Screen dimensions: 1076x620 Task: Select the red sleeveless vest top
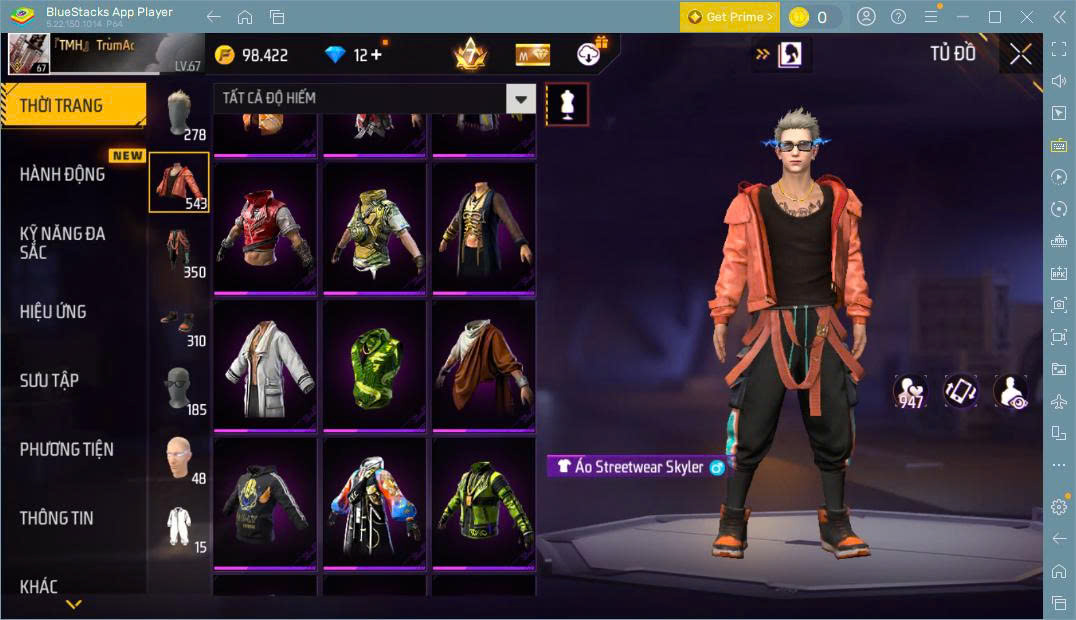[x=265, y=228]
